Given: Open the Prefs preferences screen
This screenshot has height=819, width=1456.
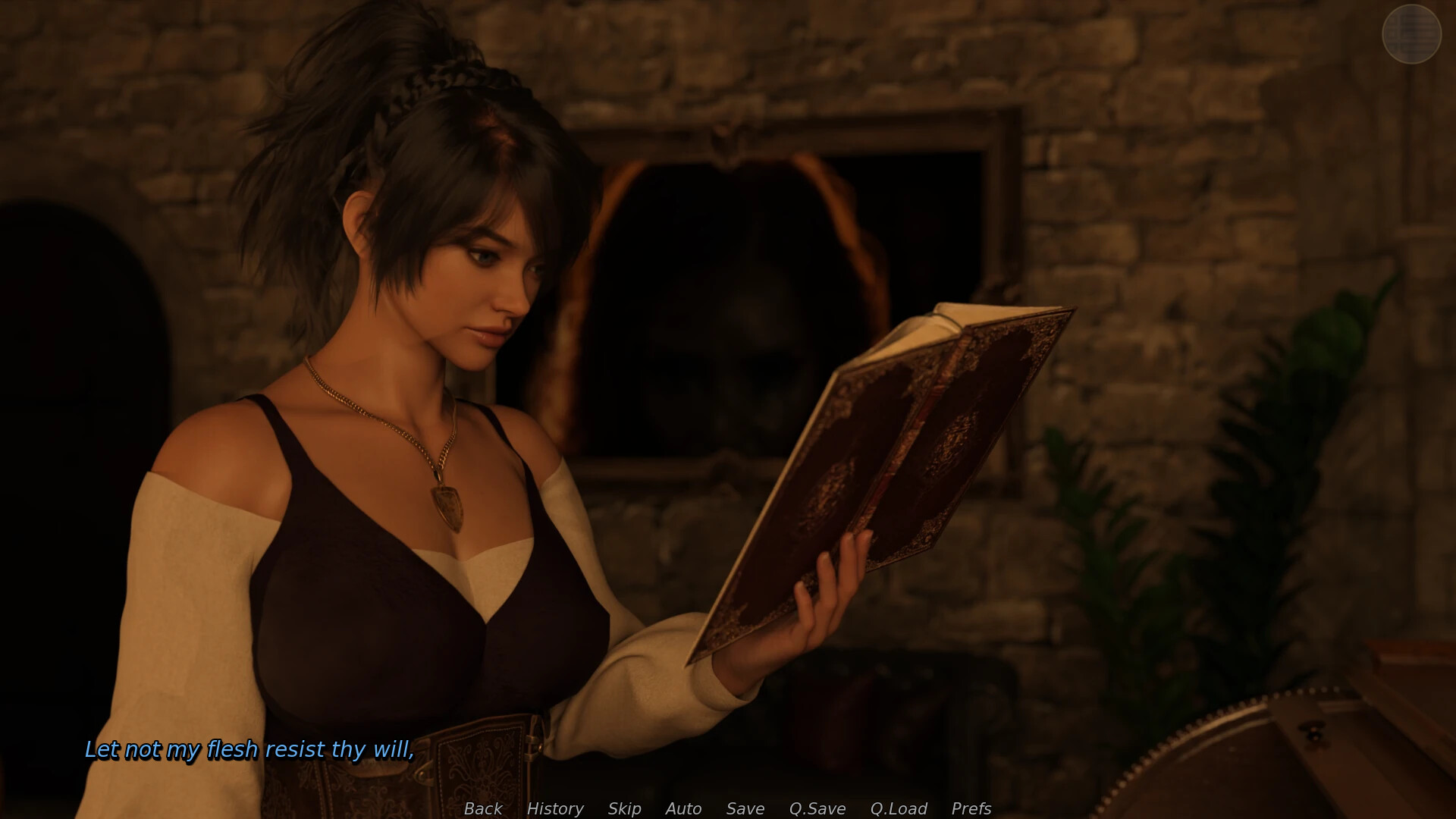Looking at the screenshot, I should (x=971, y=808).
